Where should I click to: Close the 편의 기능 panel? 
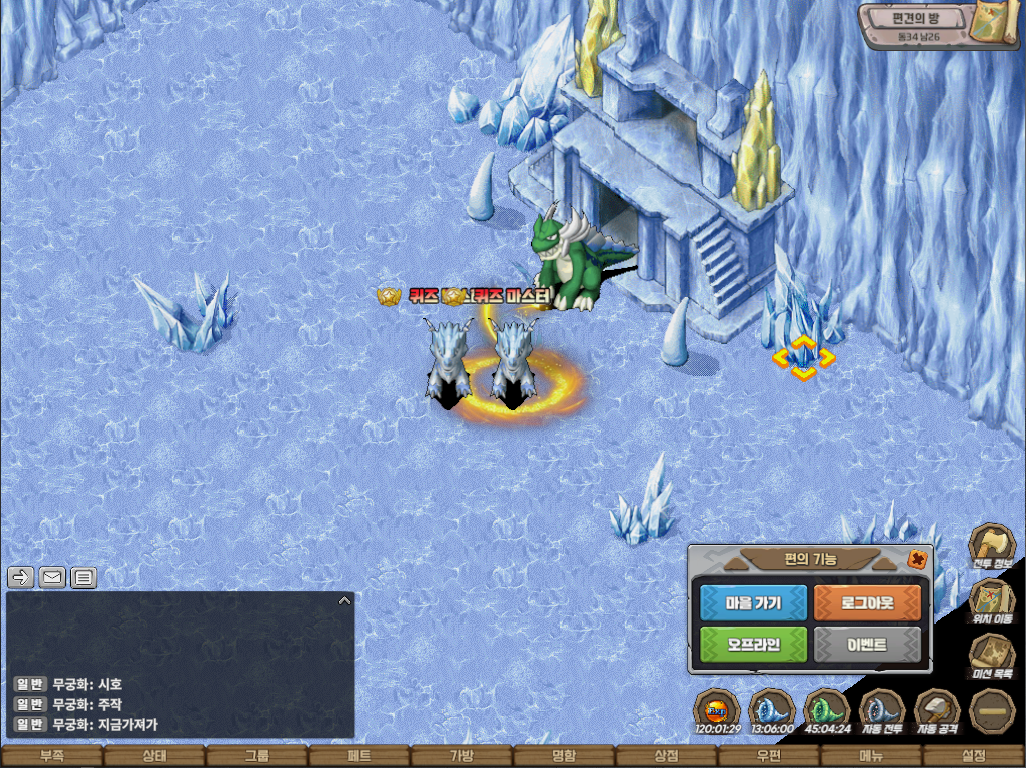tap(916, 560)
